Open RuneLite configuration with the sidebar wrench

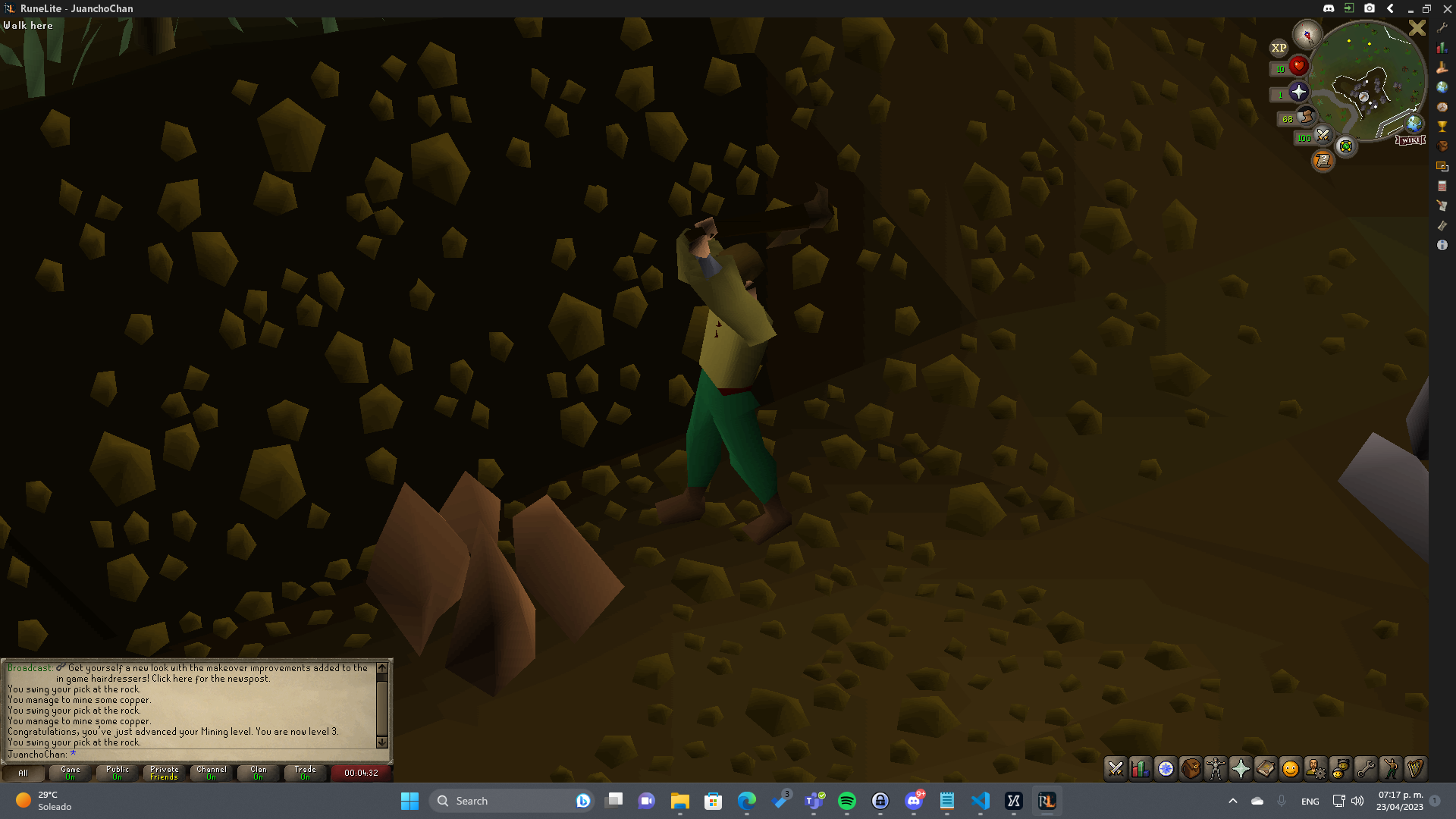(x=1443, y=28)
